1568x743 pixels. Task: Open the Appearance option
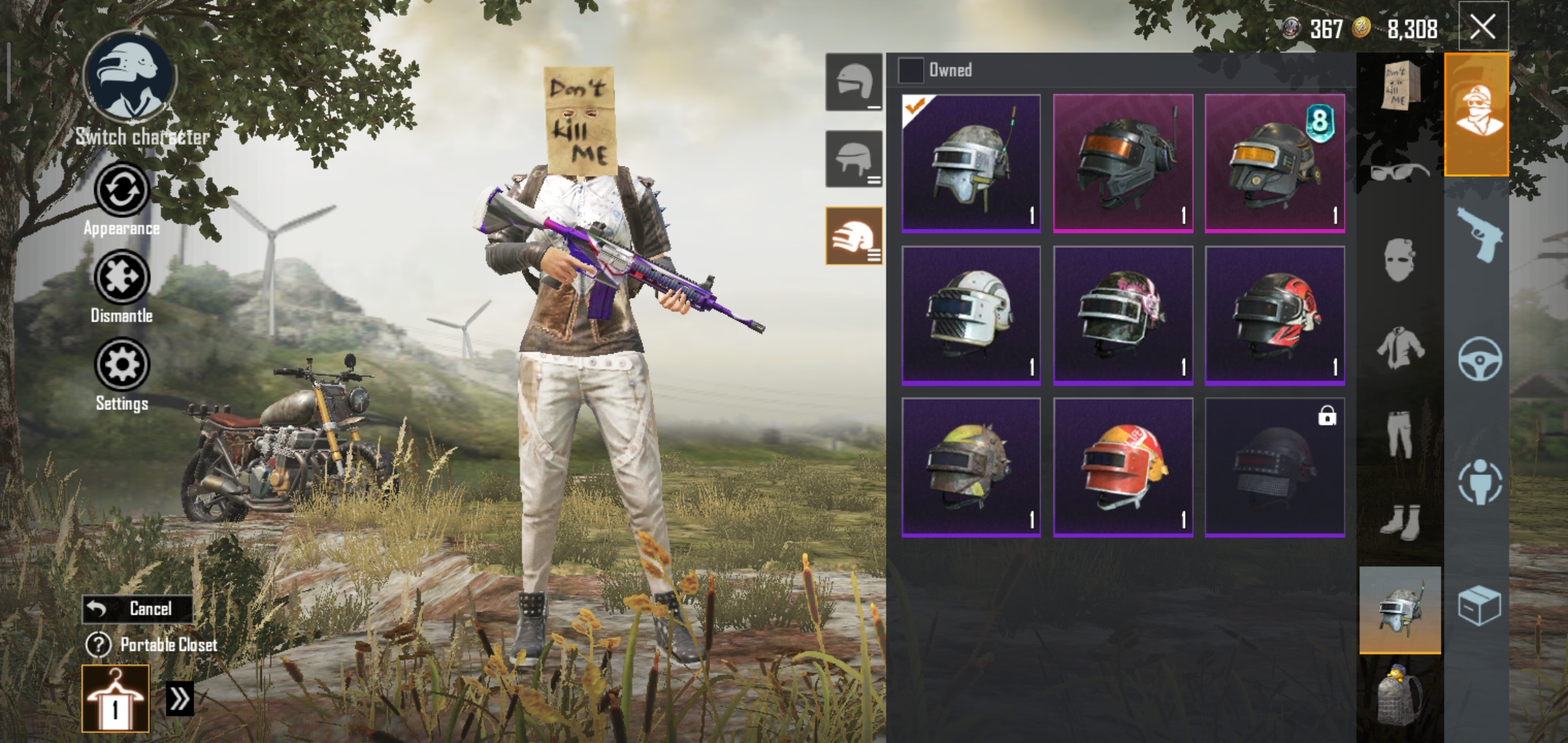122,191
